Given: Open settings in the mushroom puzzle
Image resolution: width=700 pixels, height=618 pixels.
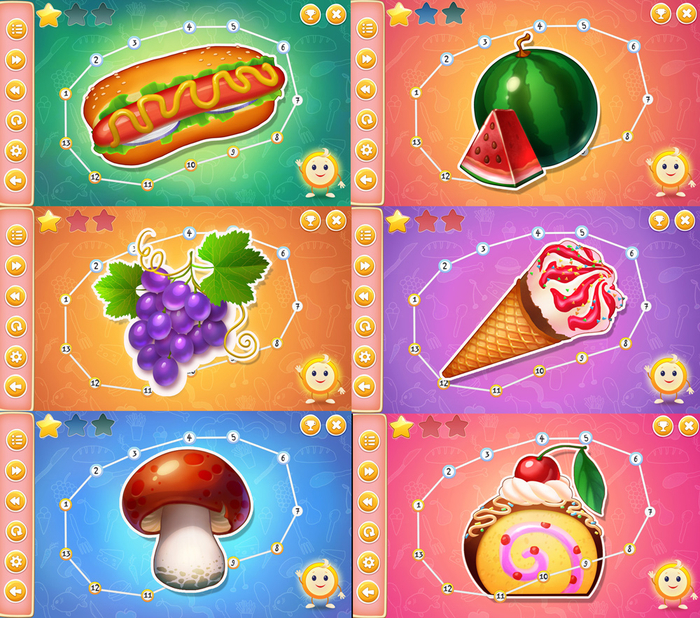Looking at the screenshot, I should tap(16, 560).
